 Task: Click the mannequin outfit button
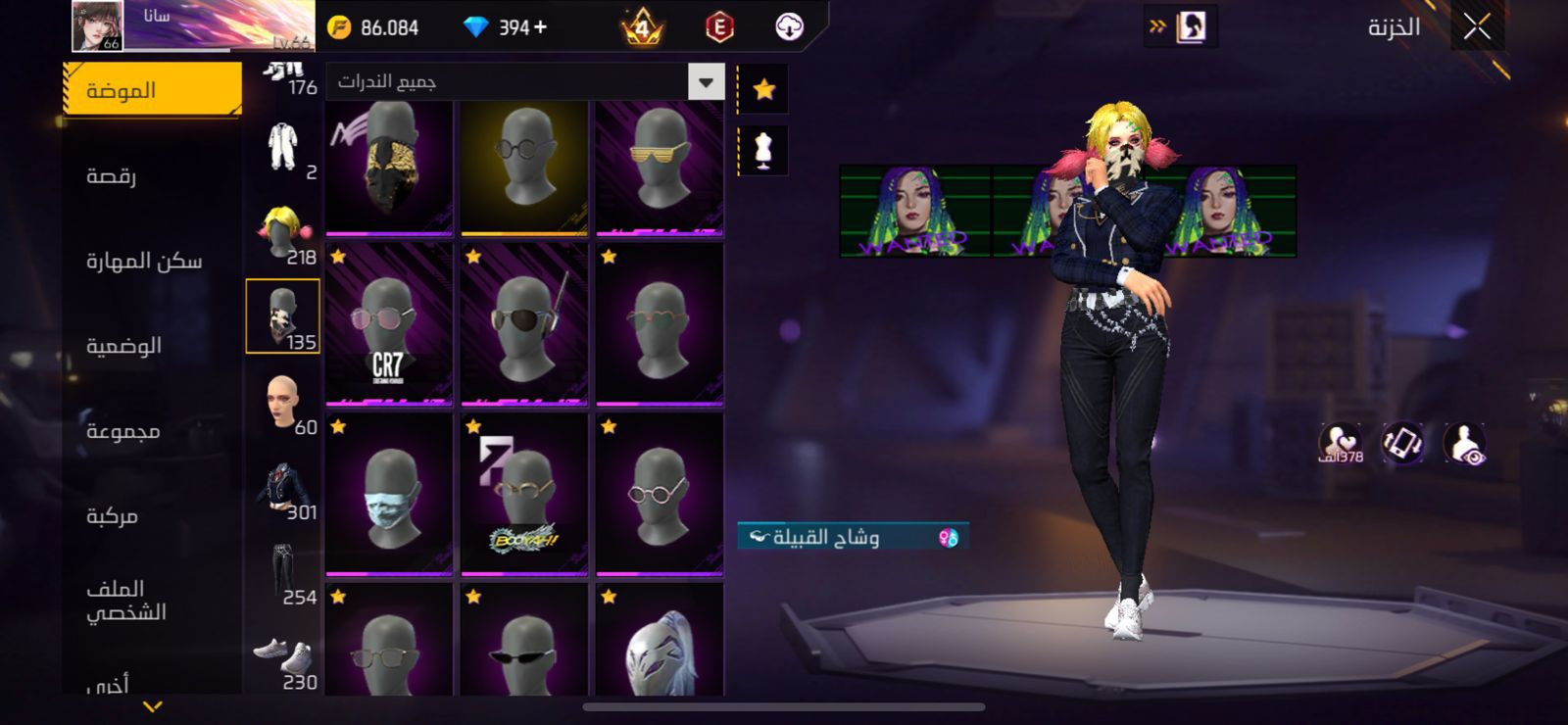763,150
